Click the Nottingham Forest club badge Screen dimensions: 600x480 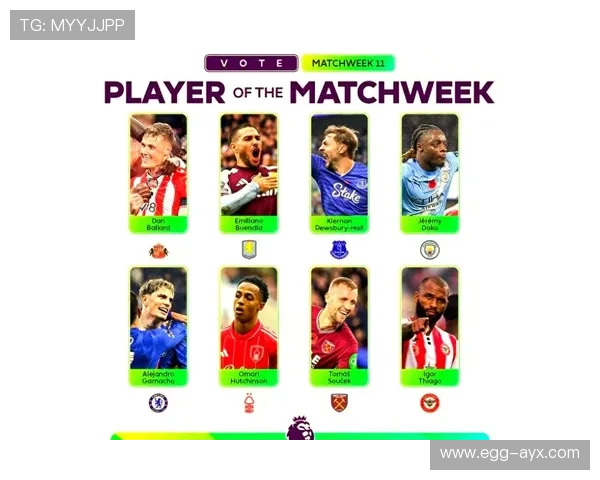click(249, 403)
